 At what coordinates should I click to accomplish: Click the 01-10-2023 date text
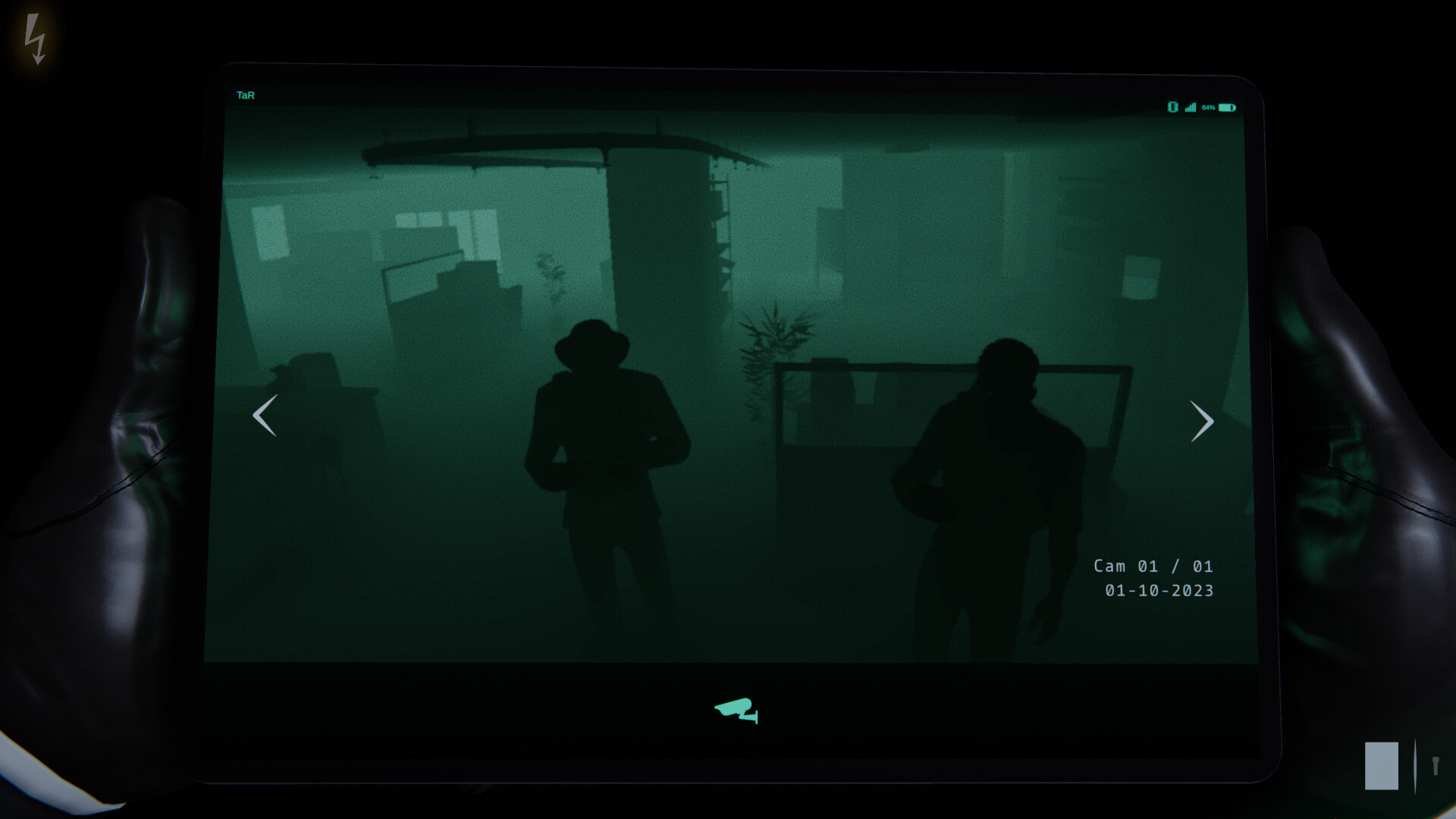[x=1159, y=590]
